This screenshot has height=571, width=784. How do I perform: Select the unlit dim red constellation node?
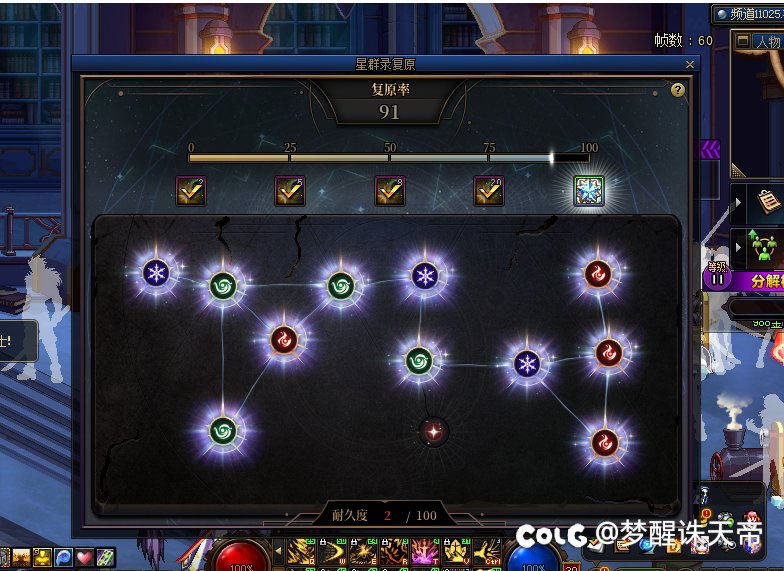click(x=433, y=432)
